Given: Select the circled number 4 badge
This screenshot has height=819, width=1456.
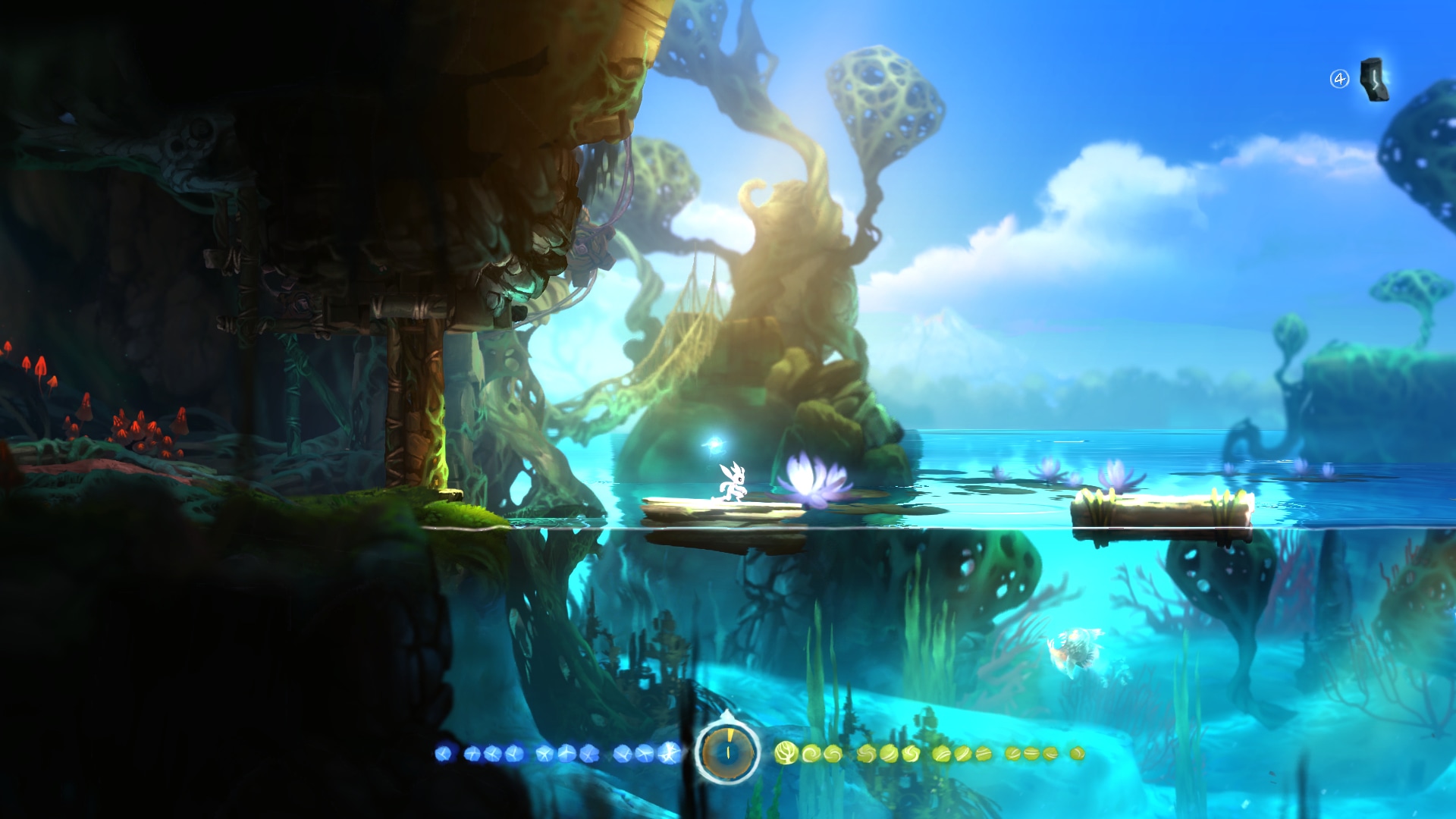Looking at the screenshot, I should (x=1340, y=80).
